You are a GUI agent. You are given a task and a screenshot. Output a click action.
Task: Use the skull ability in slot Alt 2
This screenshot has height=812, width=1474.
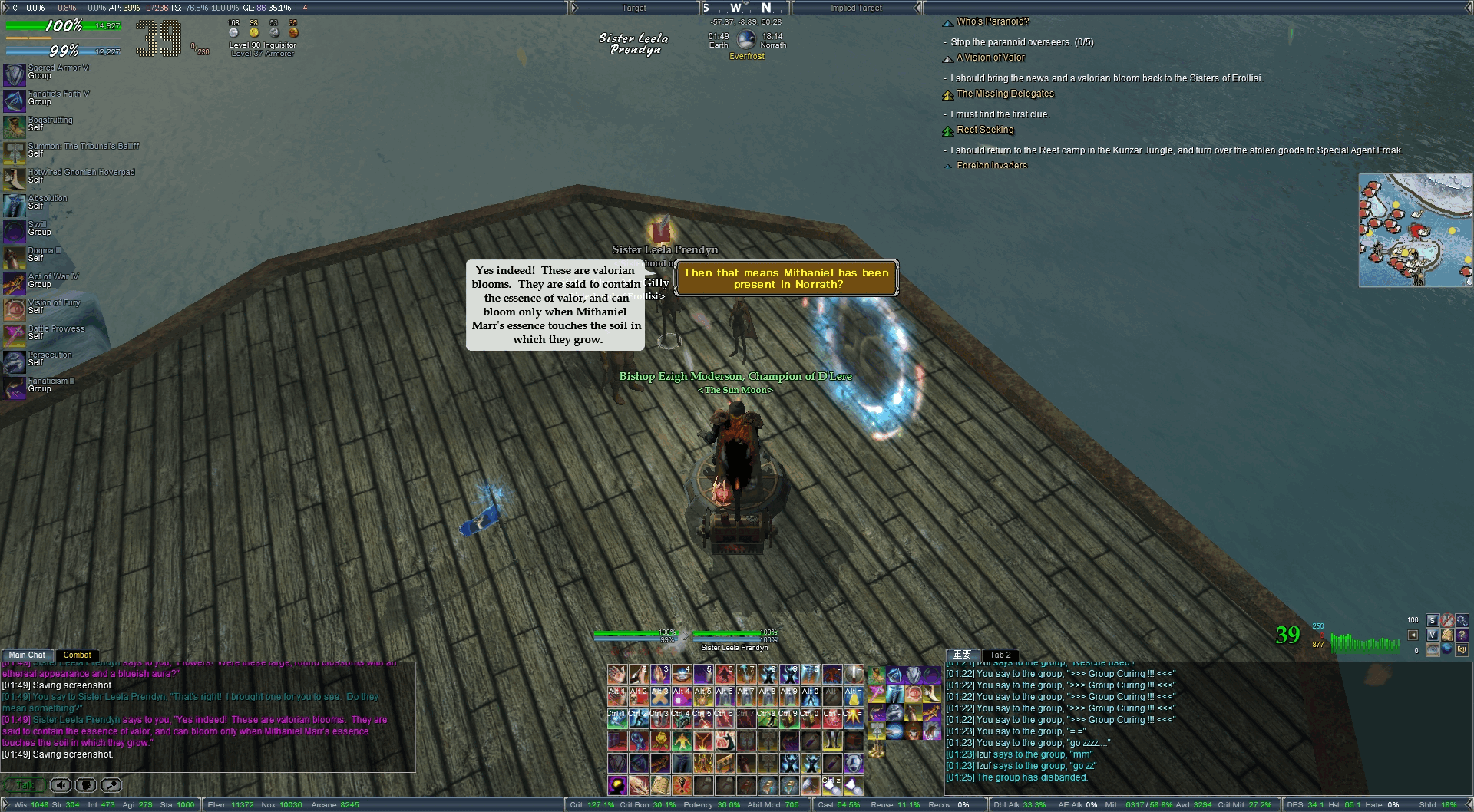point(638,696)
